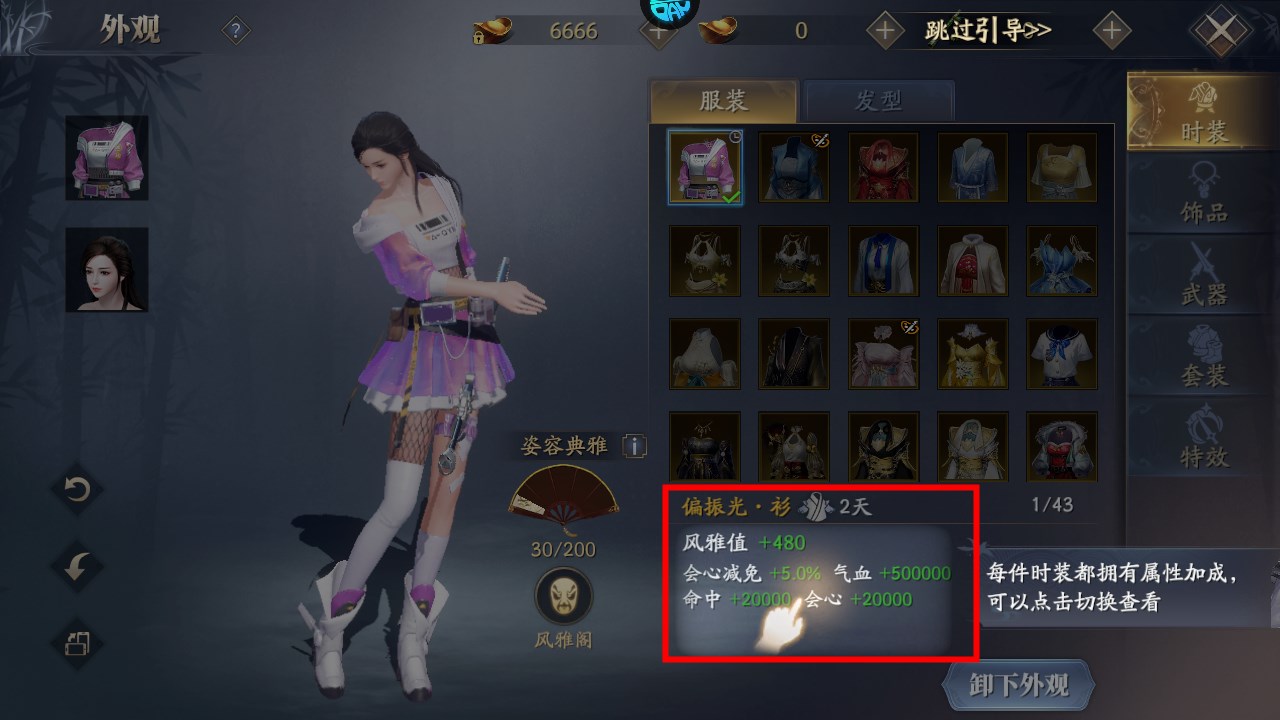The width and height of the screenshot is (1280, 720).
Task: Select the character face preview on the left
Action: tap(104, 268)
